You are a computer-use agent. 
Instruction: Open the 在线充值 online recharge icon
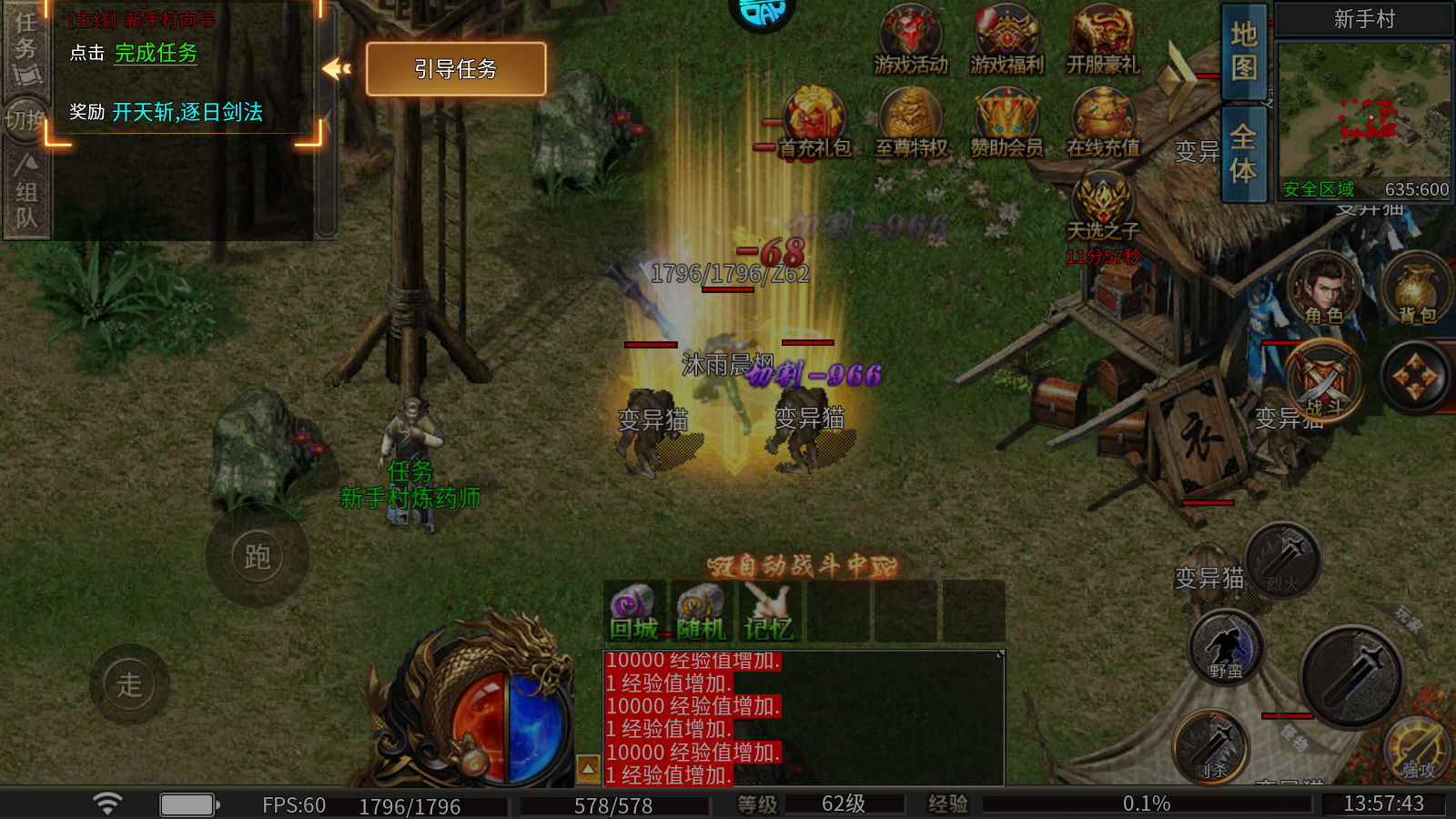(x=1103, y=123)
